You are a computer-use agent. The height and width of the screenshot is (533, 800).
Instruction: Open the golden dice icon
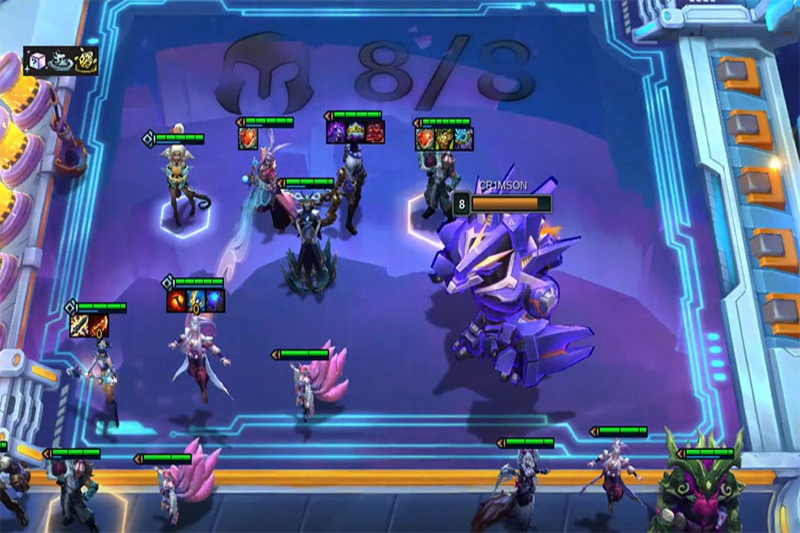click(85, 61)
